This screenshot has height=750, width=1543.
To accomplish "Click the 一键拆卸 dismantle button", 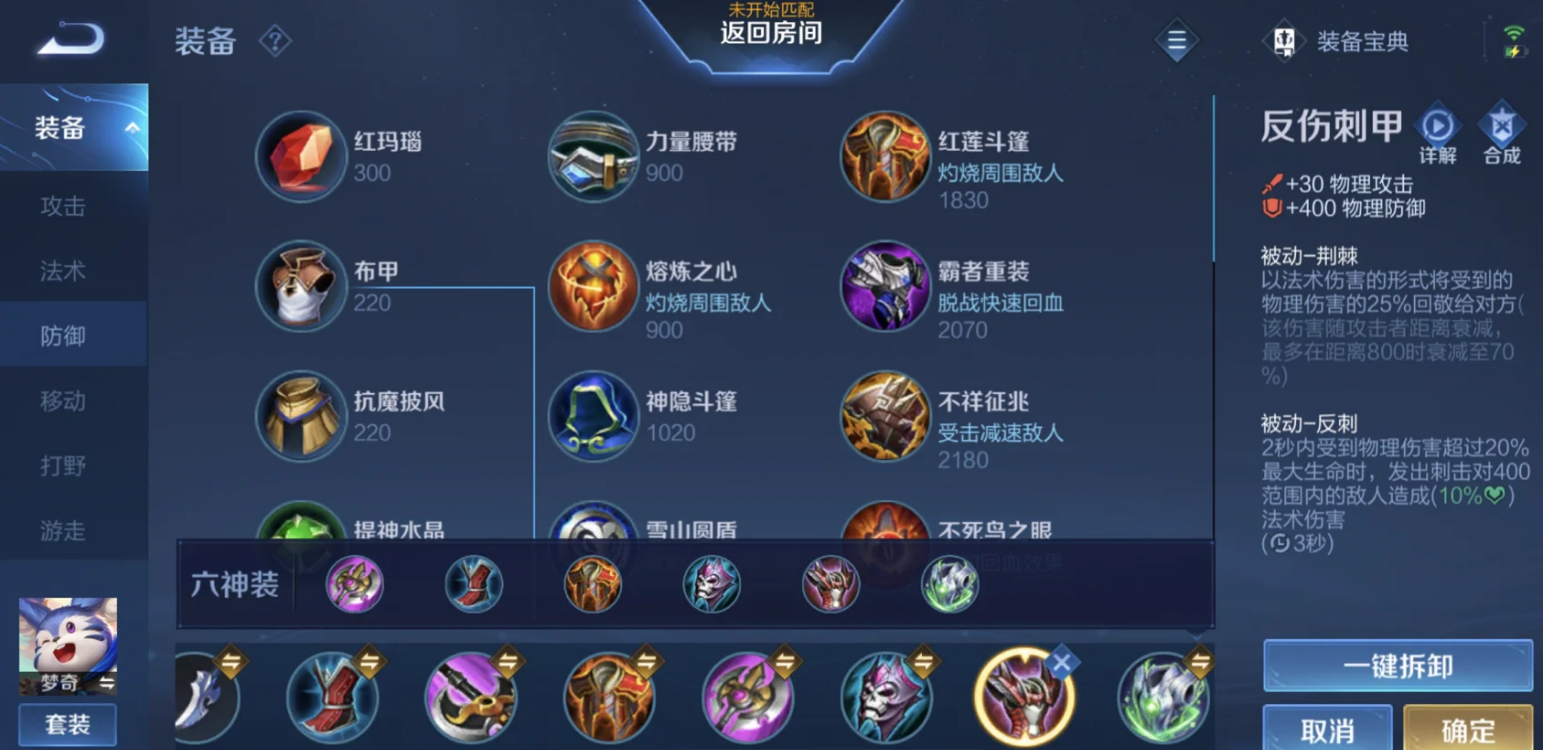I will (x=1396, y=666).
